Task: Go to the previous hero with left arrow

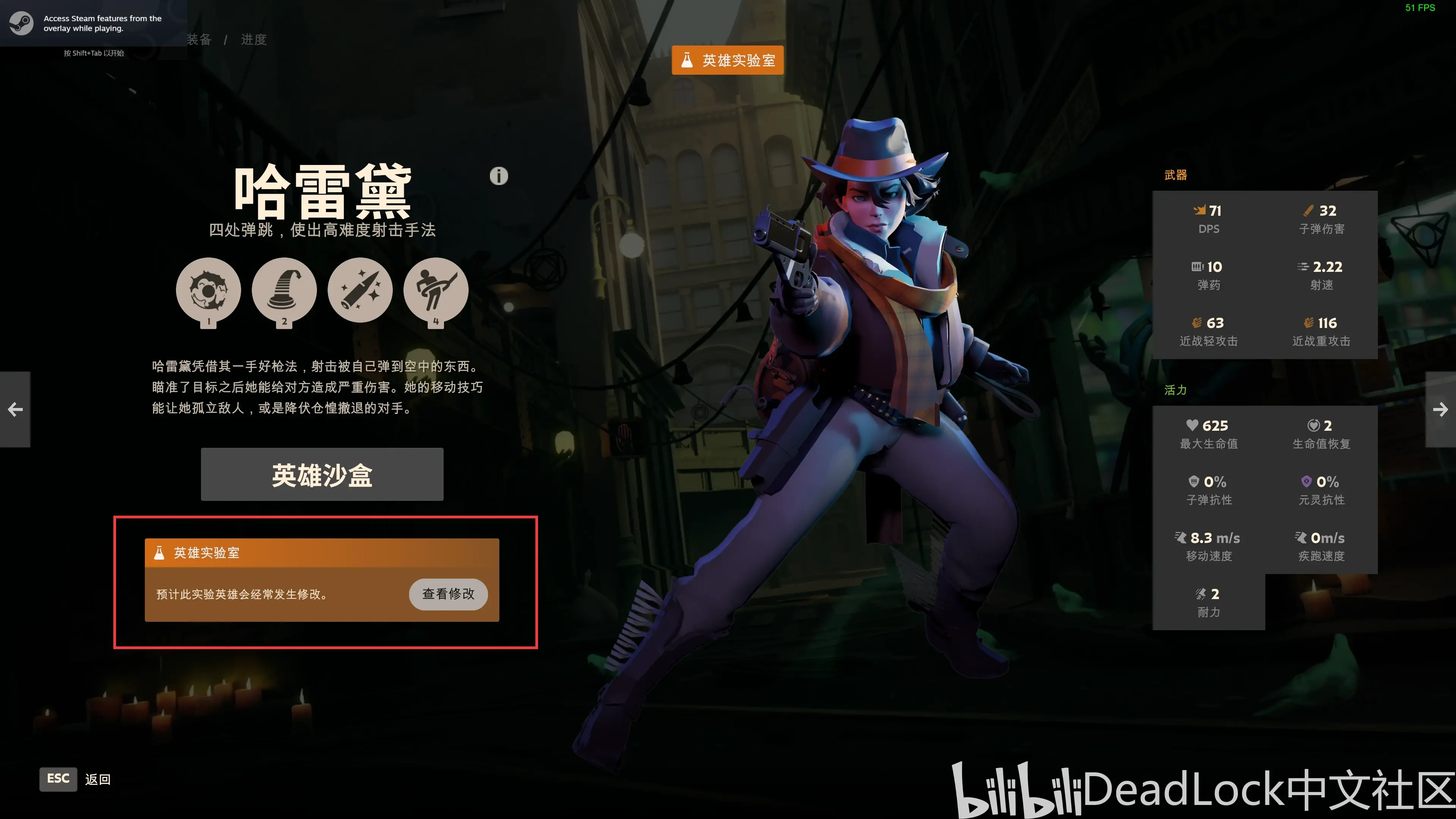Action: tap(15, 409)
